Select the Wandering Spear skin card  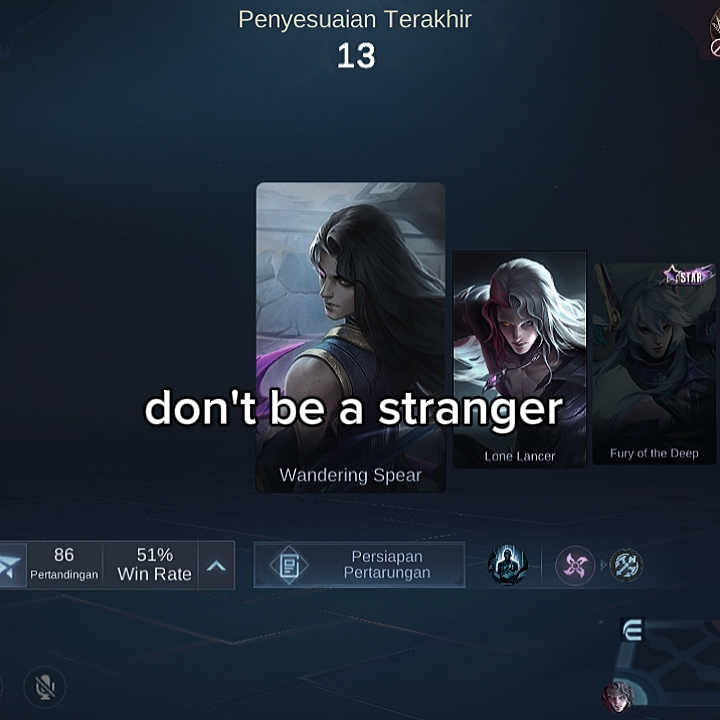coord(350,300)
